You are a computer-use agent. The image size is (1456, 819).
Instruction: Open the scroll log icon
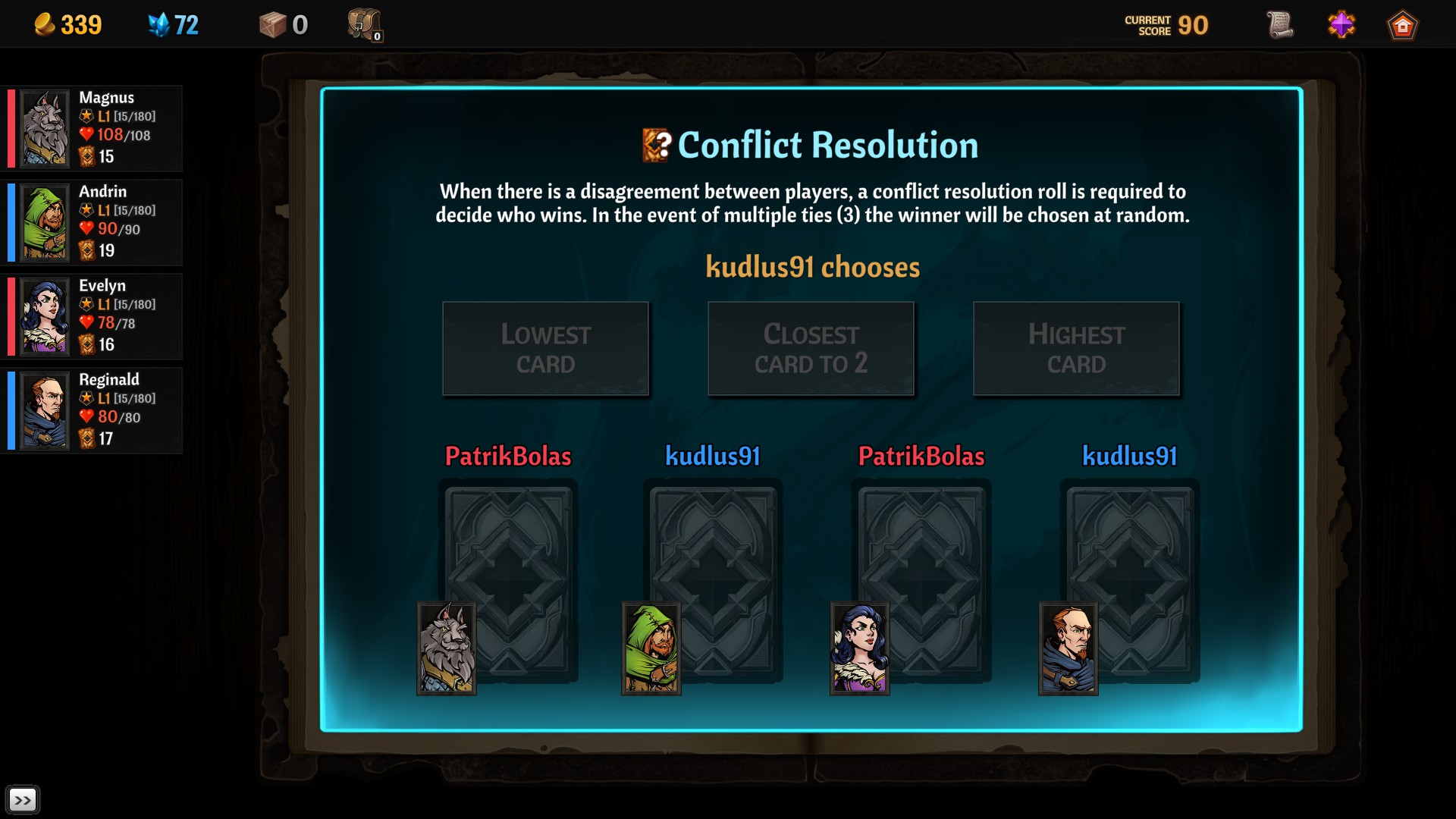pyautogui.click(x=1279, y=25)
